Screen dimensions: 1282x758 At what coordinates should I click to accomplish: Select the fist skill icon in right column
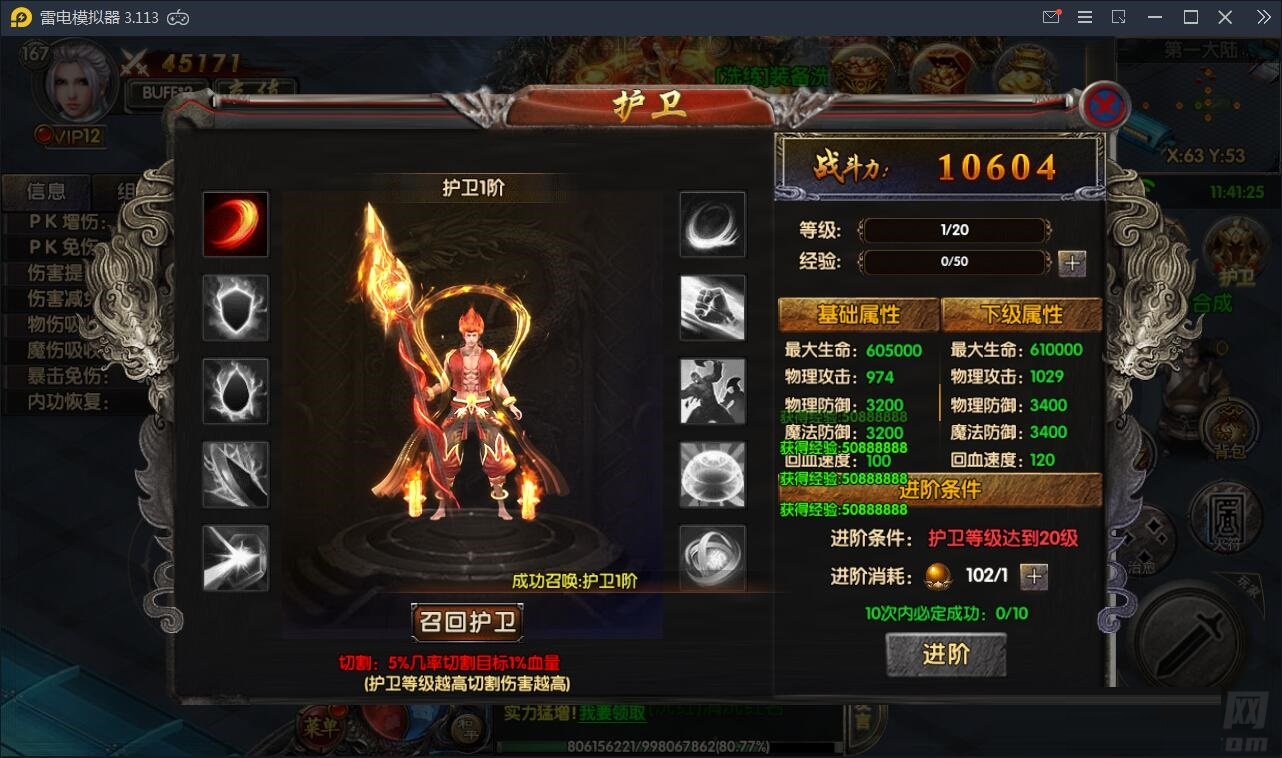(x=712, y=307)
